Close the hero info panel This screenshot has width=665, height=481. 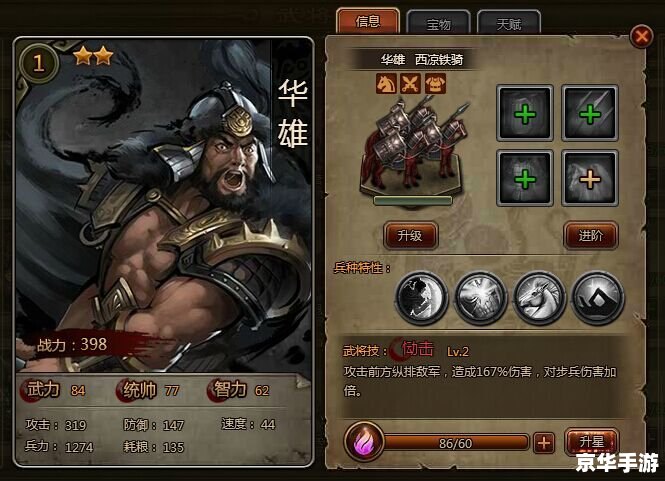click(x=641, y=37)
